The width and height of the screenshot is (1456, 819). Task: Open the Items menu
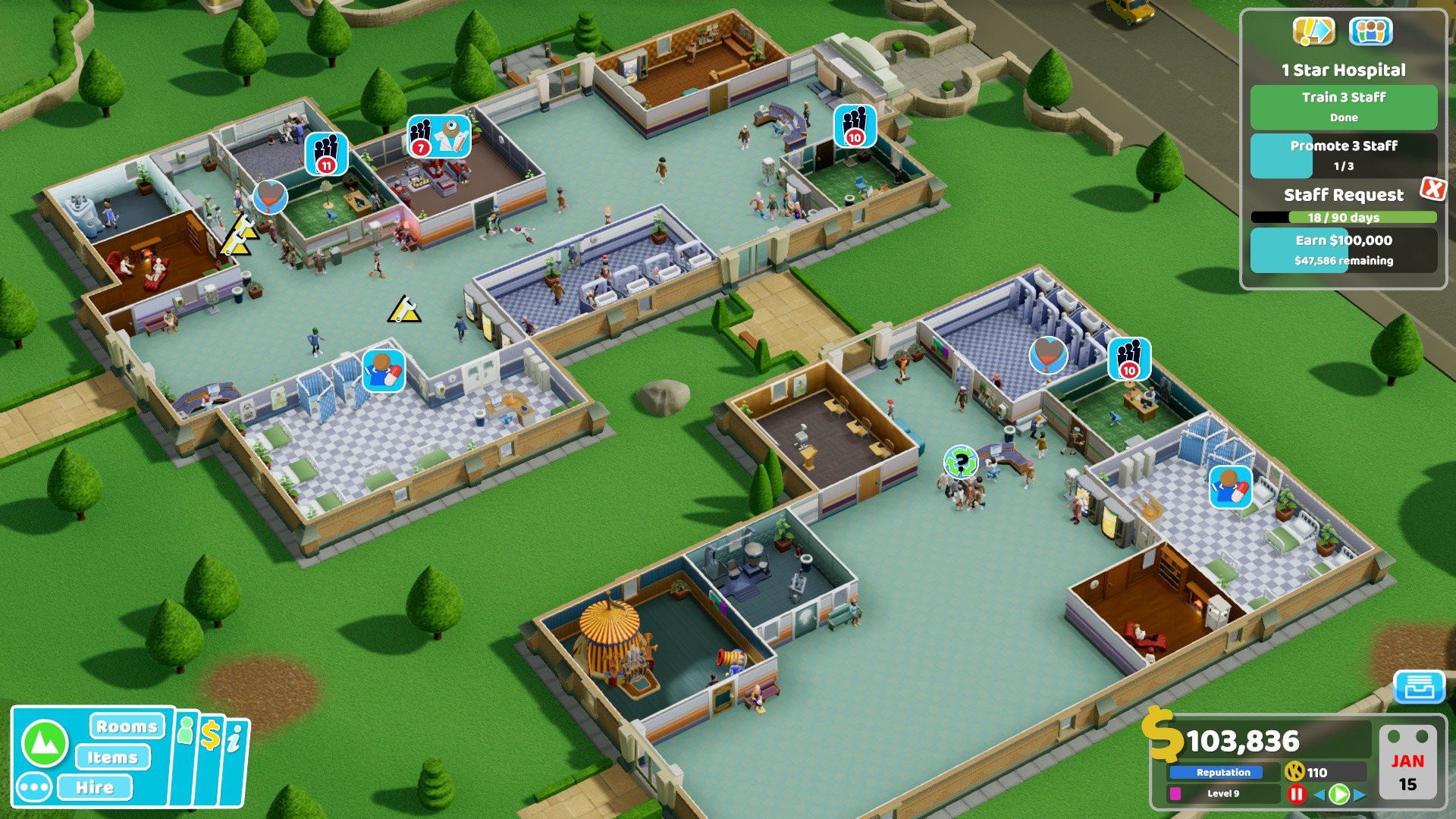(112, 757)
